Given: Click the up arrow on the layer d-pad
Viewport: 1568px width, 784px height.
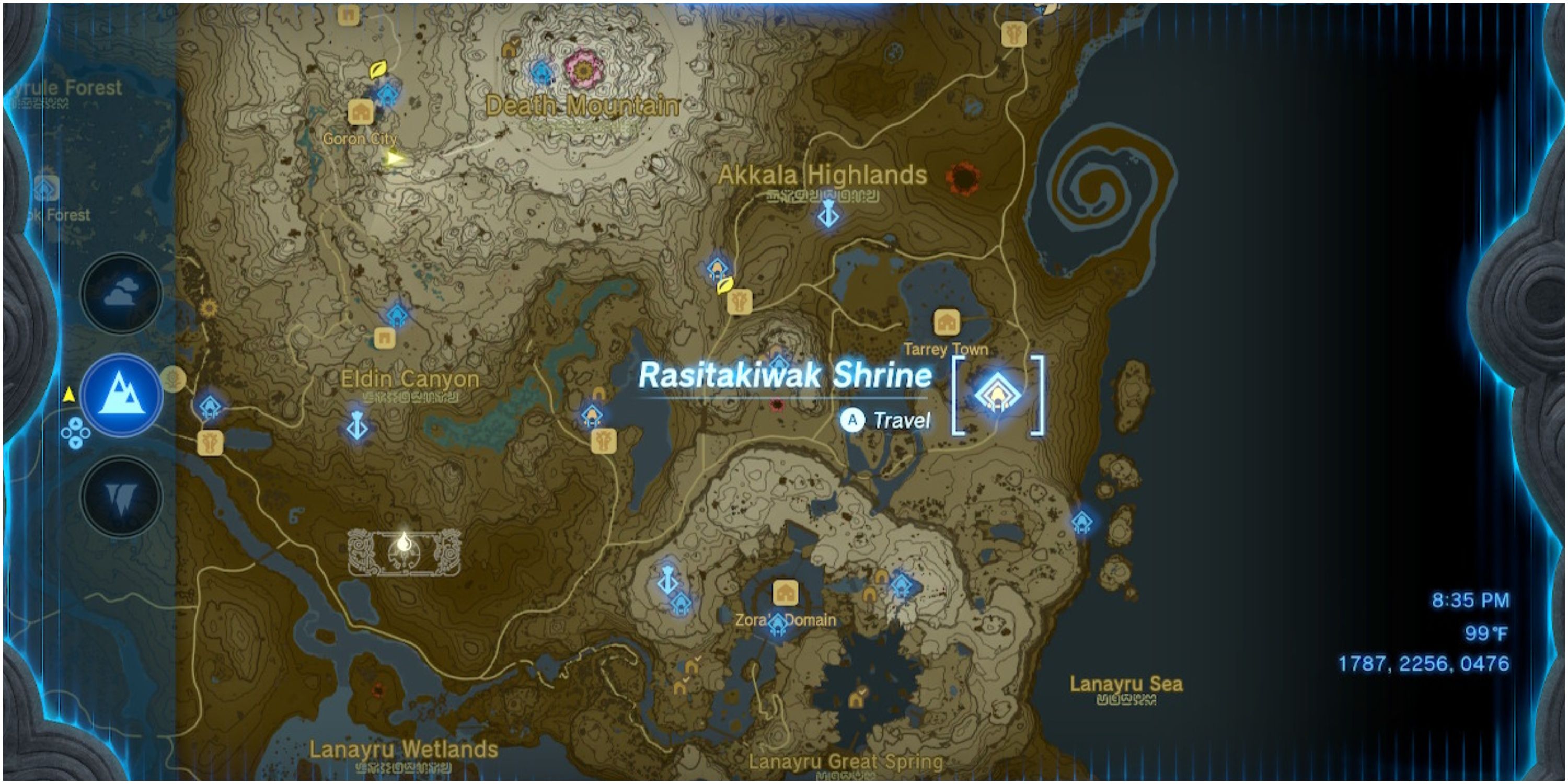Looking at the screenshot, I should pyautogui.click(x=76, y=422).
